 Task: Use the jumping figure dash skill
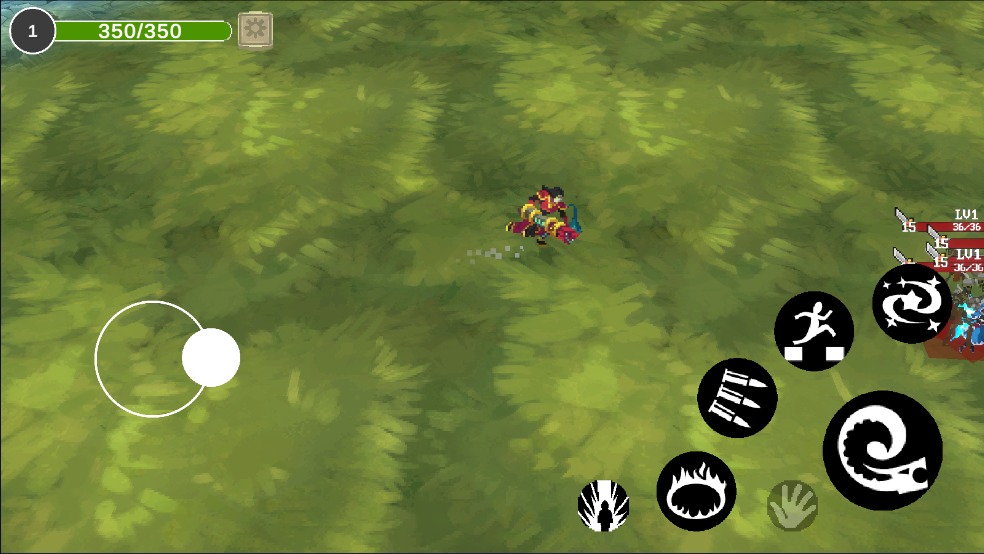(x=814, y=331)
